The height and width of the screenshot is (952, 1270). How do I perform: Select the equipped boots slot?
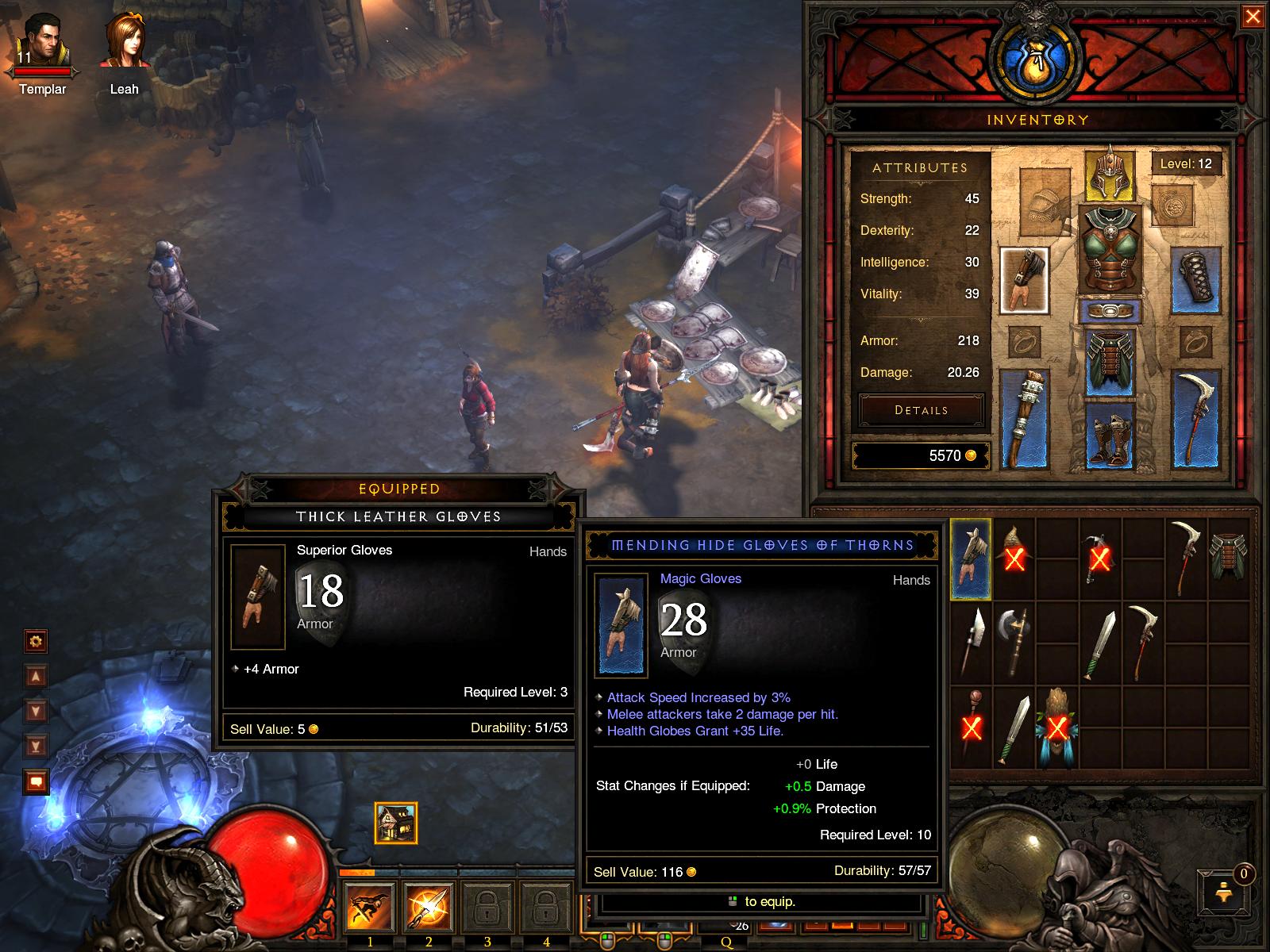pyautogui.click(x=1110, y=436)
